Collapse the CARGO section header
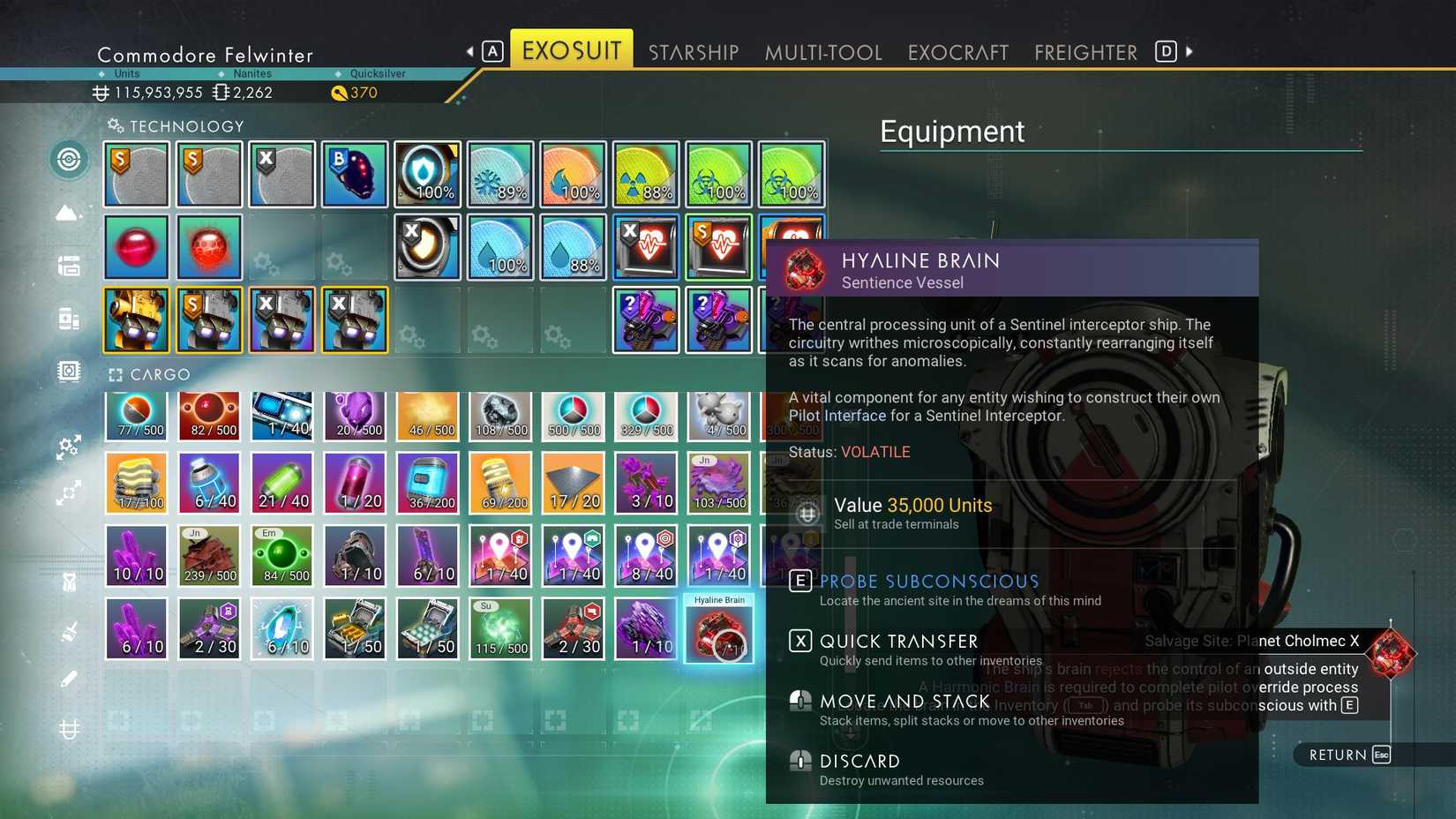 [116, 374]
